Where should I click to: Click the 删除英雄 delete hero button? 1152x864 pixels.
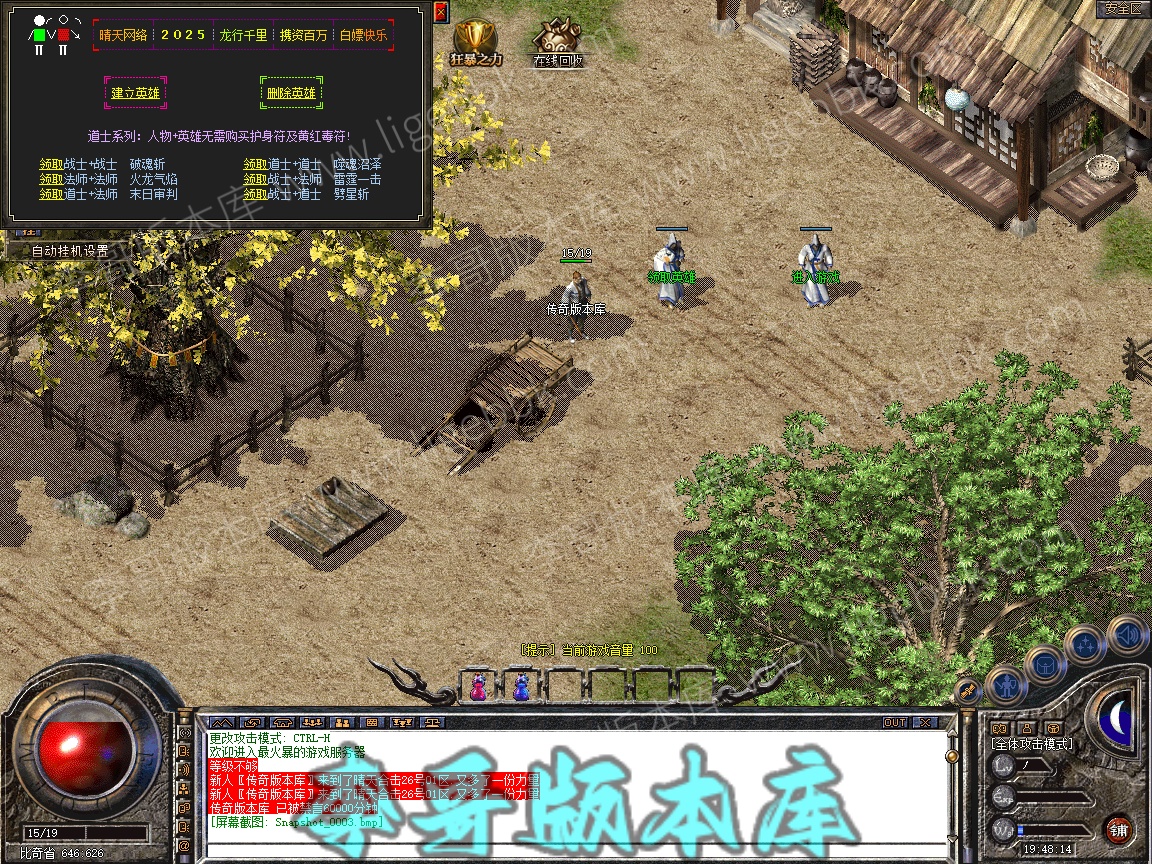click(x=291, y=93)
